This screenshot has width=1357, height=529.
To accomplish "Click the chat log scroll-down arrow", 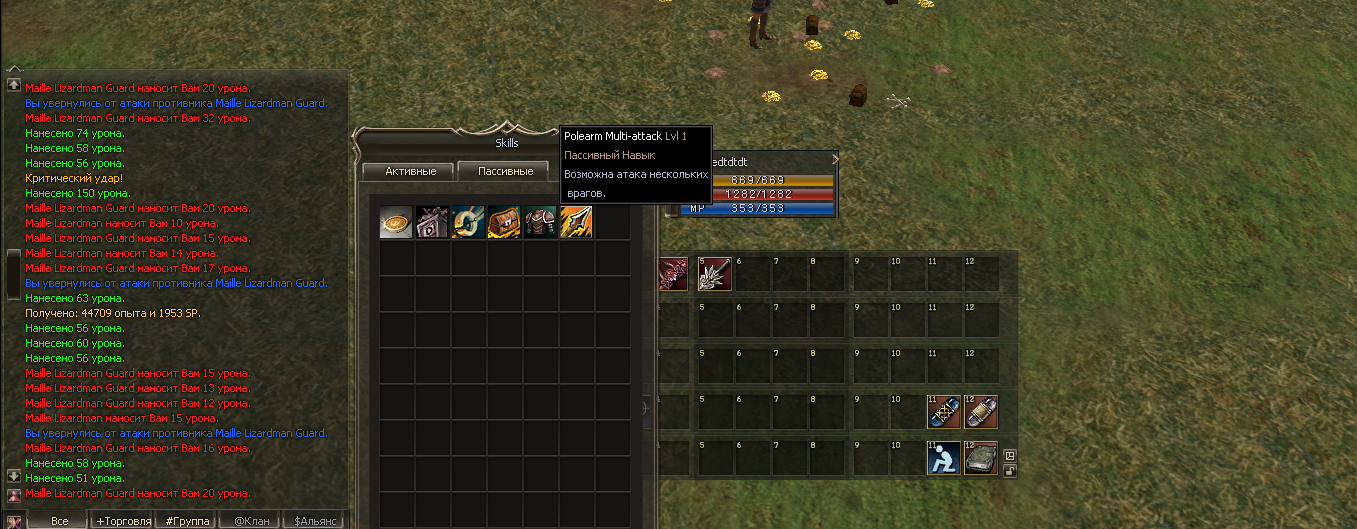I will 14,476.
